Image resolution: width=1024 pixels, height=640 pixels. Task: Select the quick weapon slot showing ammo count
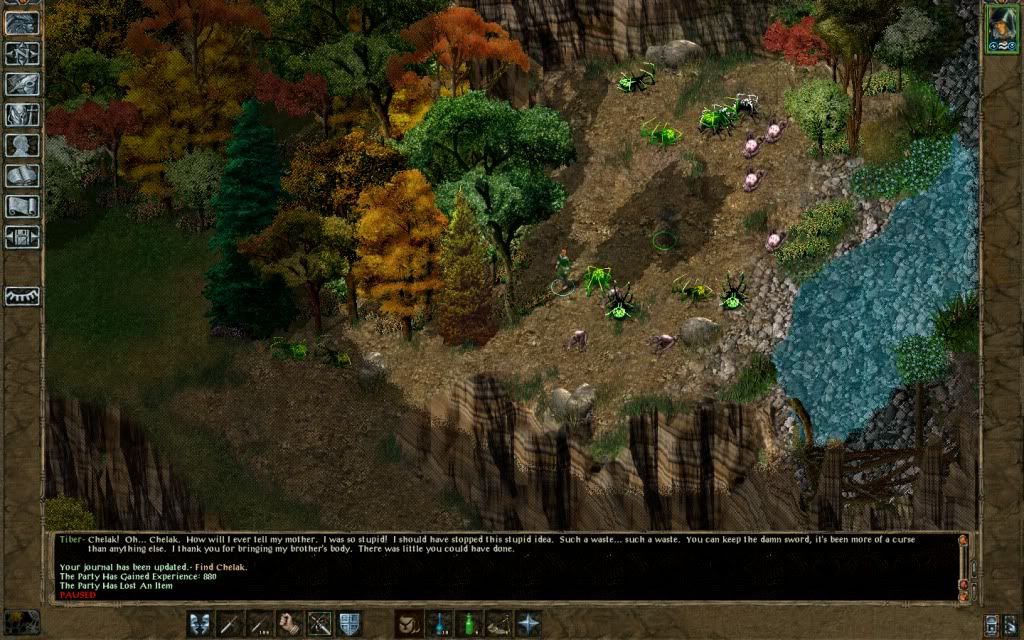[260, 624]
